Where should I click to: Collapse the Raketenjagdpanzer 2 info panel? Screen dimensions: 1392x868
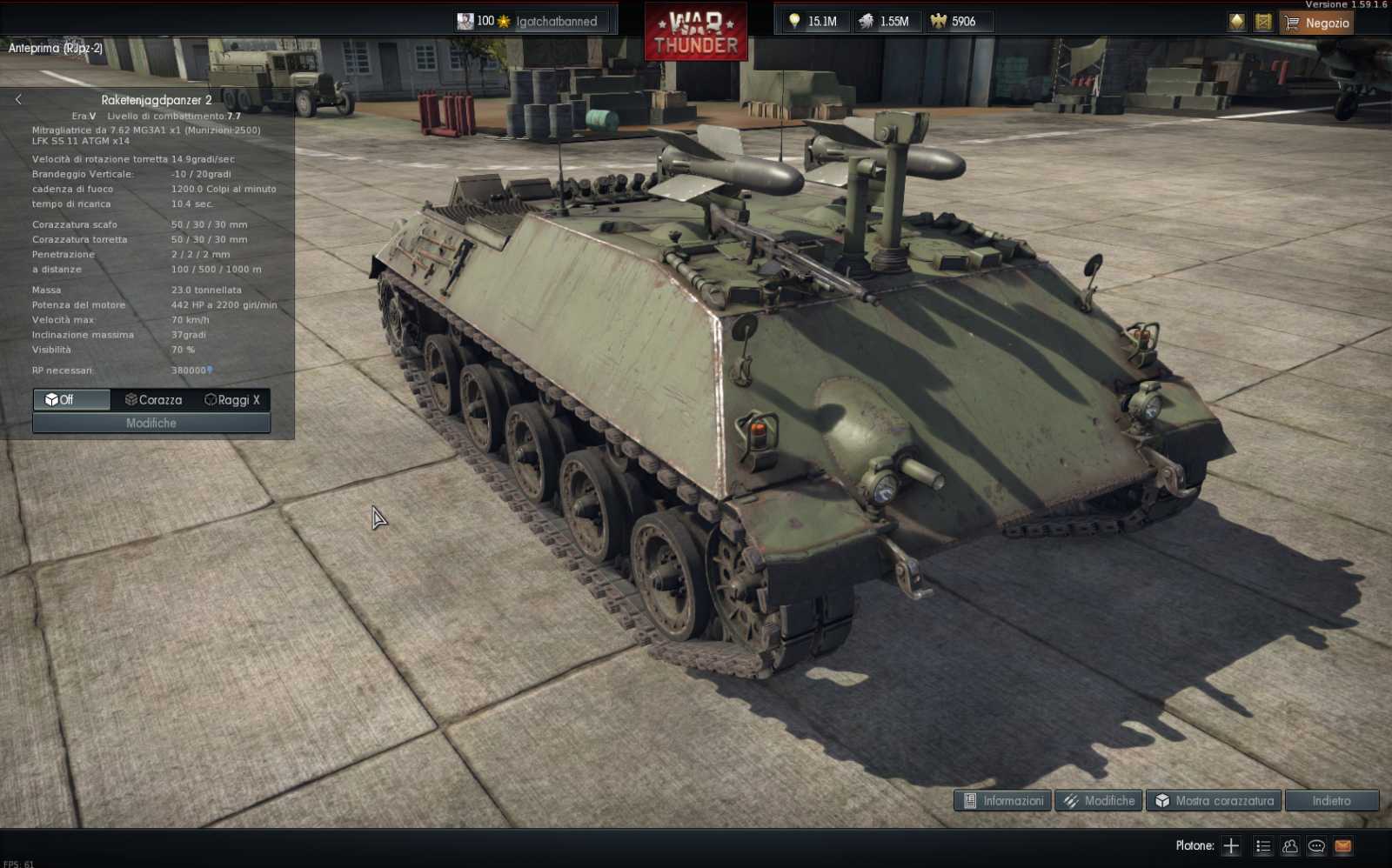[18, 99]
